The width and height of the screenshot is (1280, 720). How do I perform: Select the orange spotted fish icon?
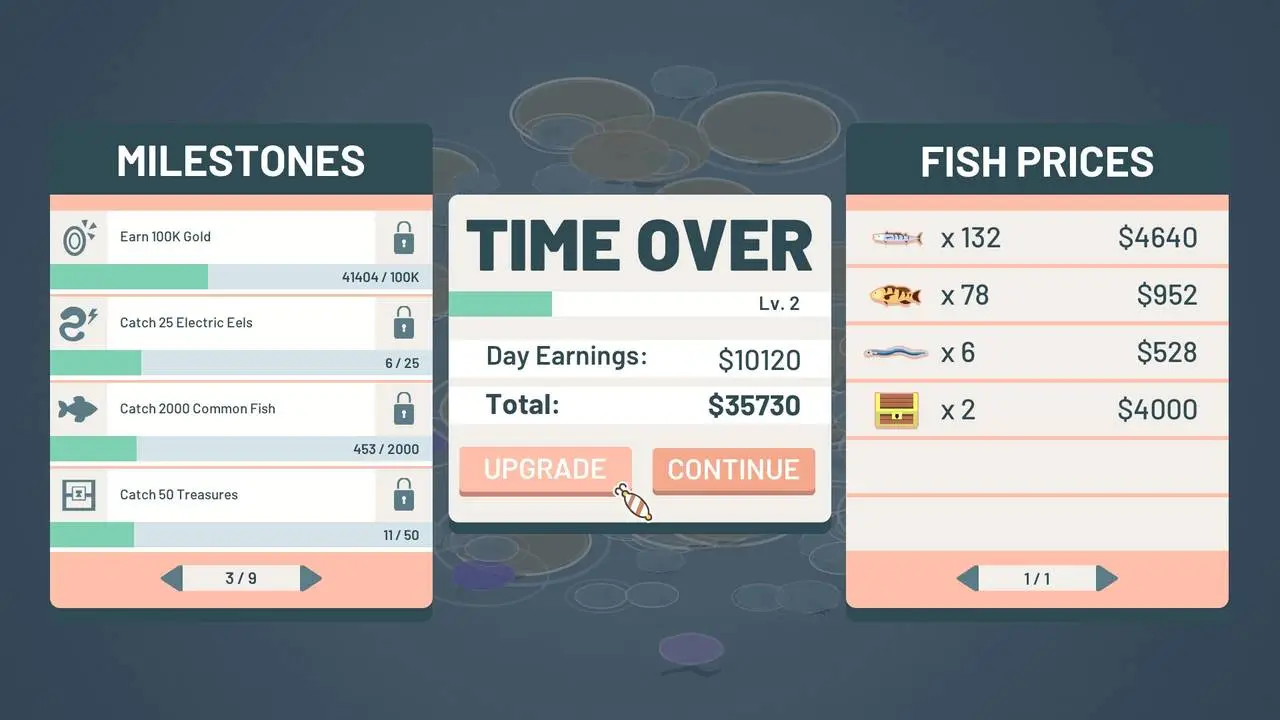coord(894,295)
